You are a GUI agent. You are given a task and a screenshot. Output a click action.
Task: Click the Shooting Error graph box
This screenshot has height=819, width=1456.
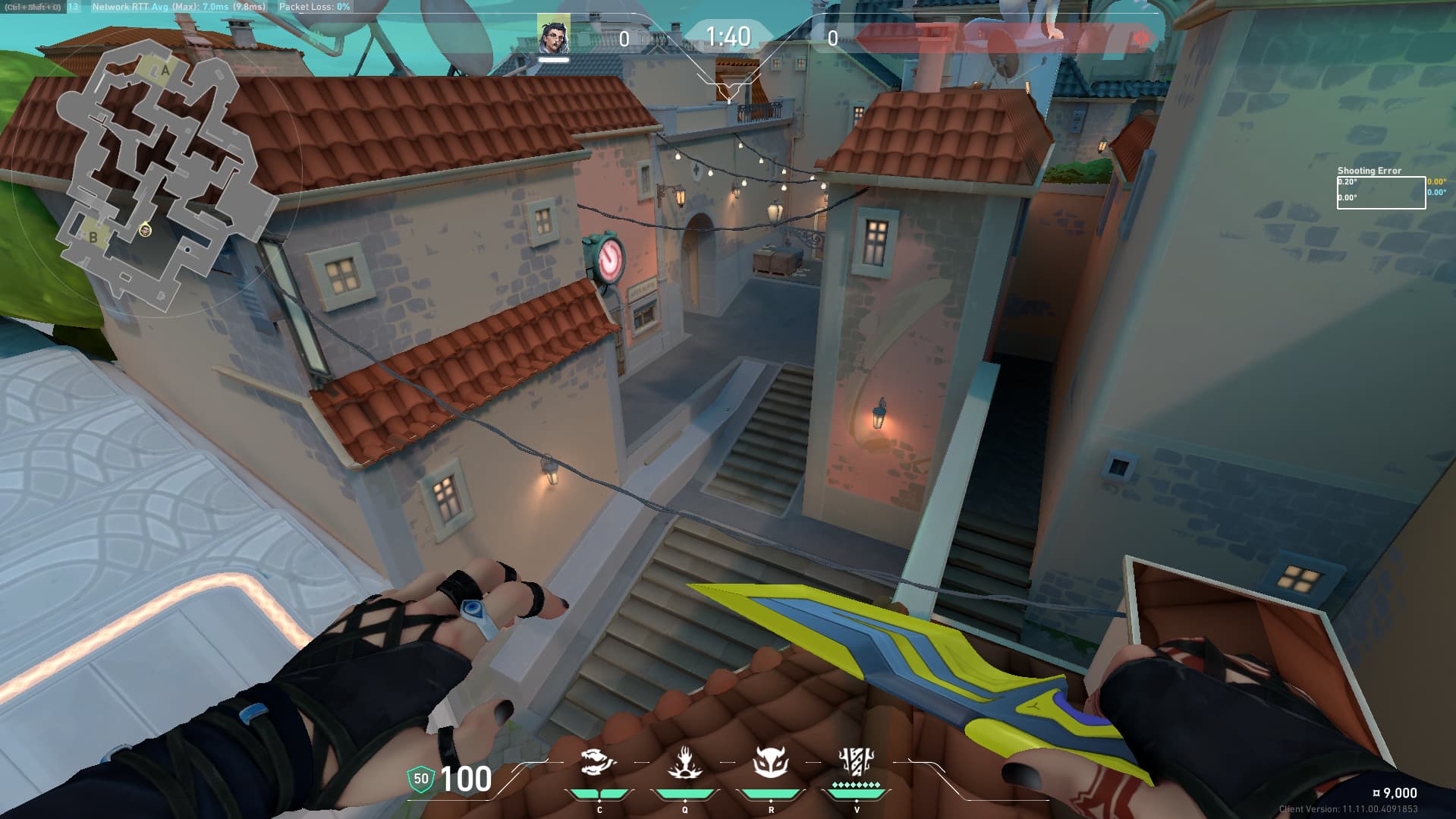[1380, 193]
